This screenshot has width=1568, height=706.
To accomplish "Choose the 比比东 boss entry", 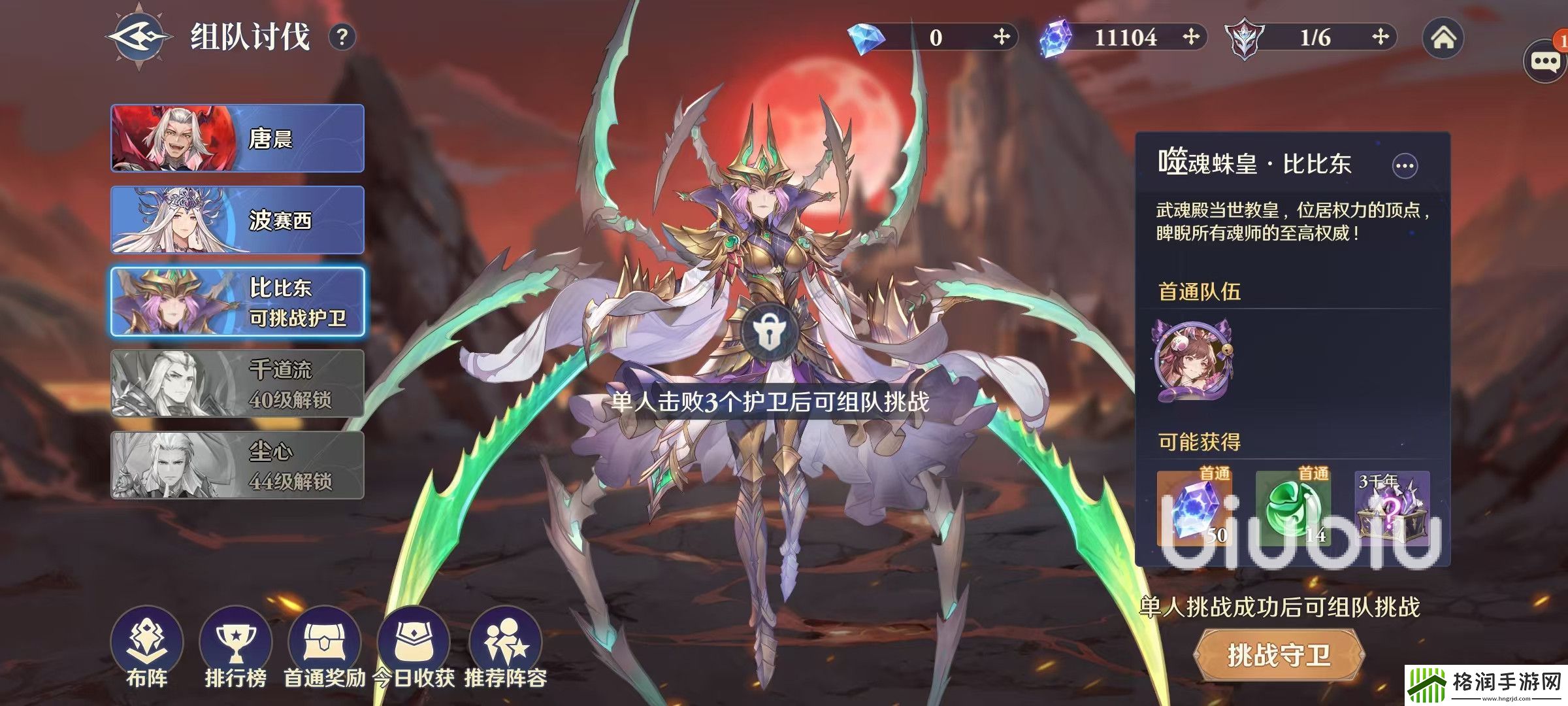I will (x=237, y=302).
